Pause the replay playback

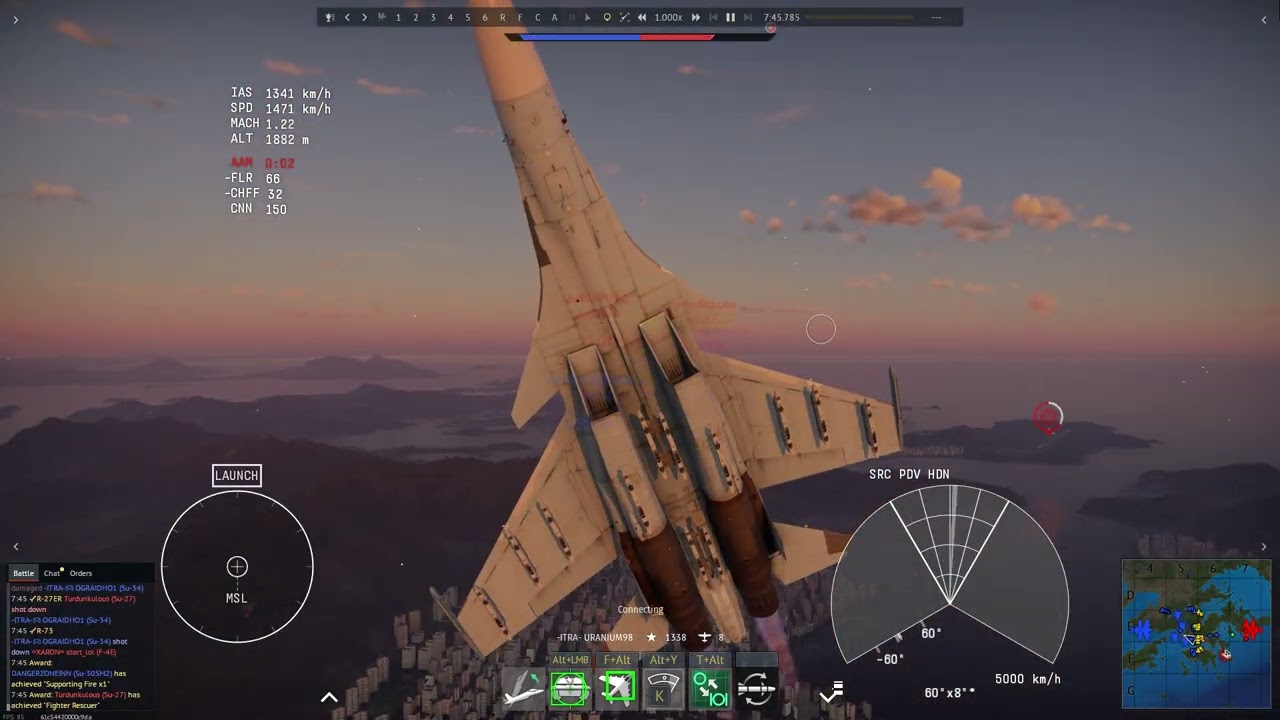[730, 17]
